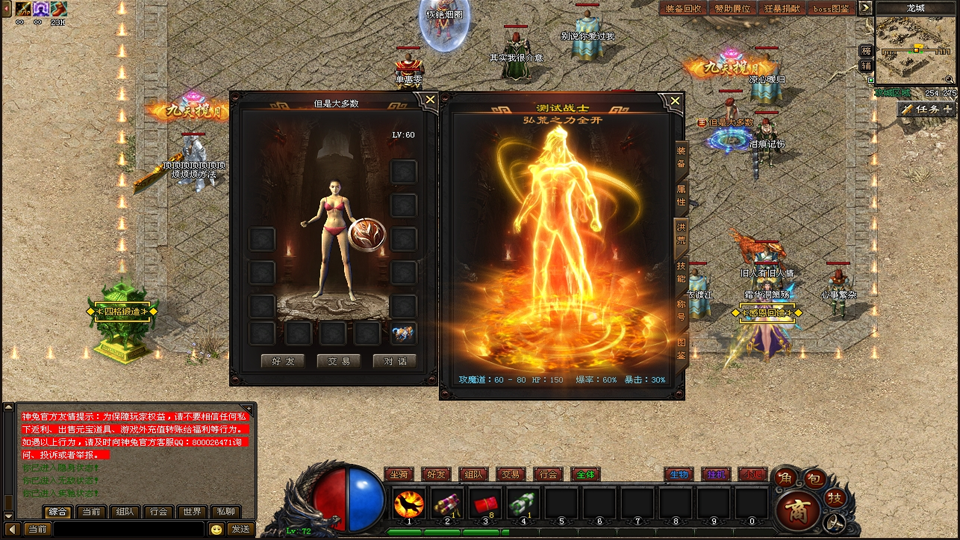Click the 对话 button in the inspection panel

click(394, 361)
